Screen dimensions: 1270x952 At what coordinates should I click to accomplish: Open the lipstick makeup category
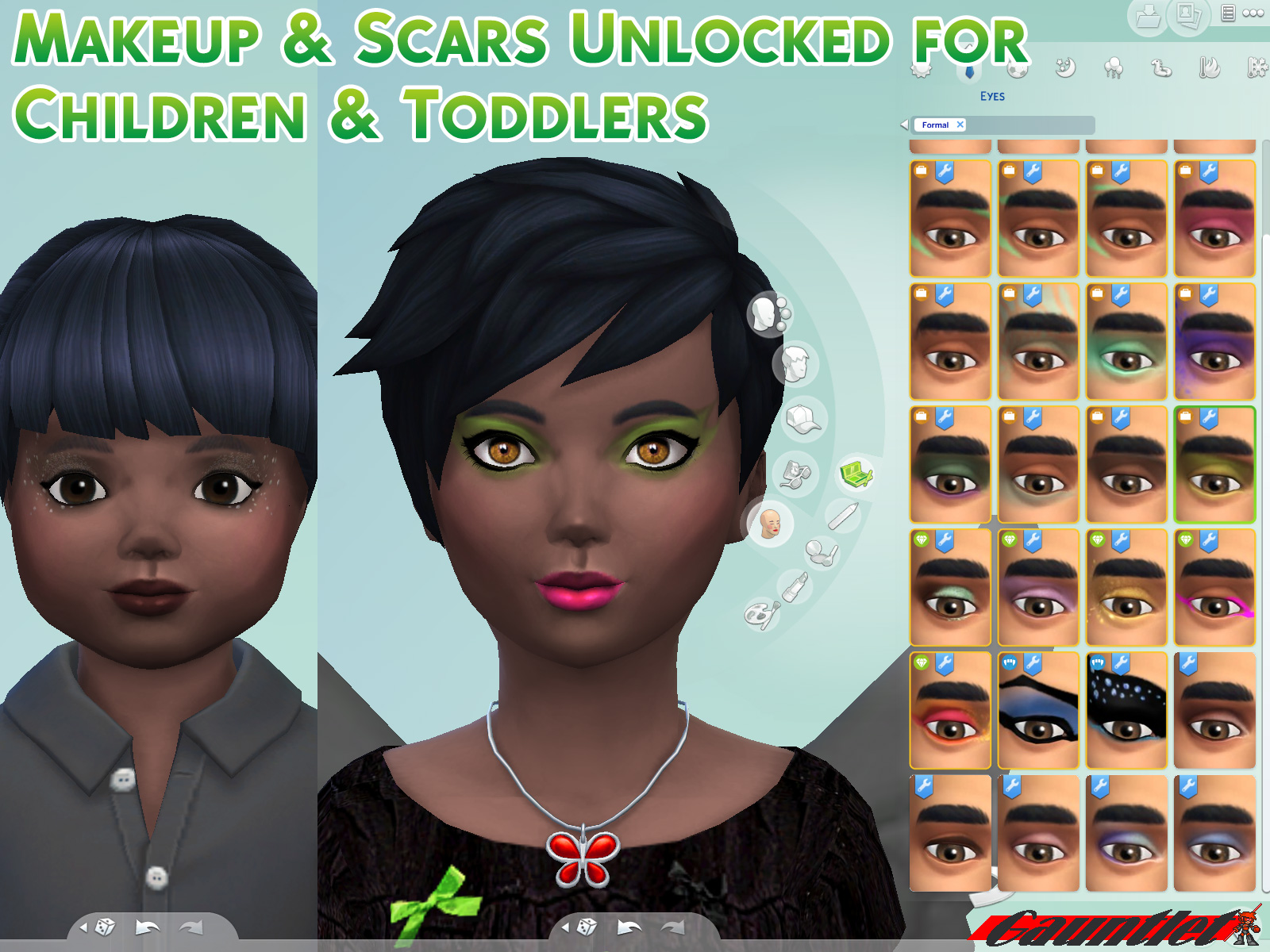[x=795, y=585]
